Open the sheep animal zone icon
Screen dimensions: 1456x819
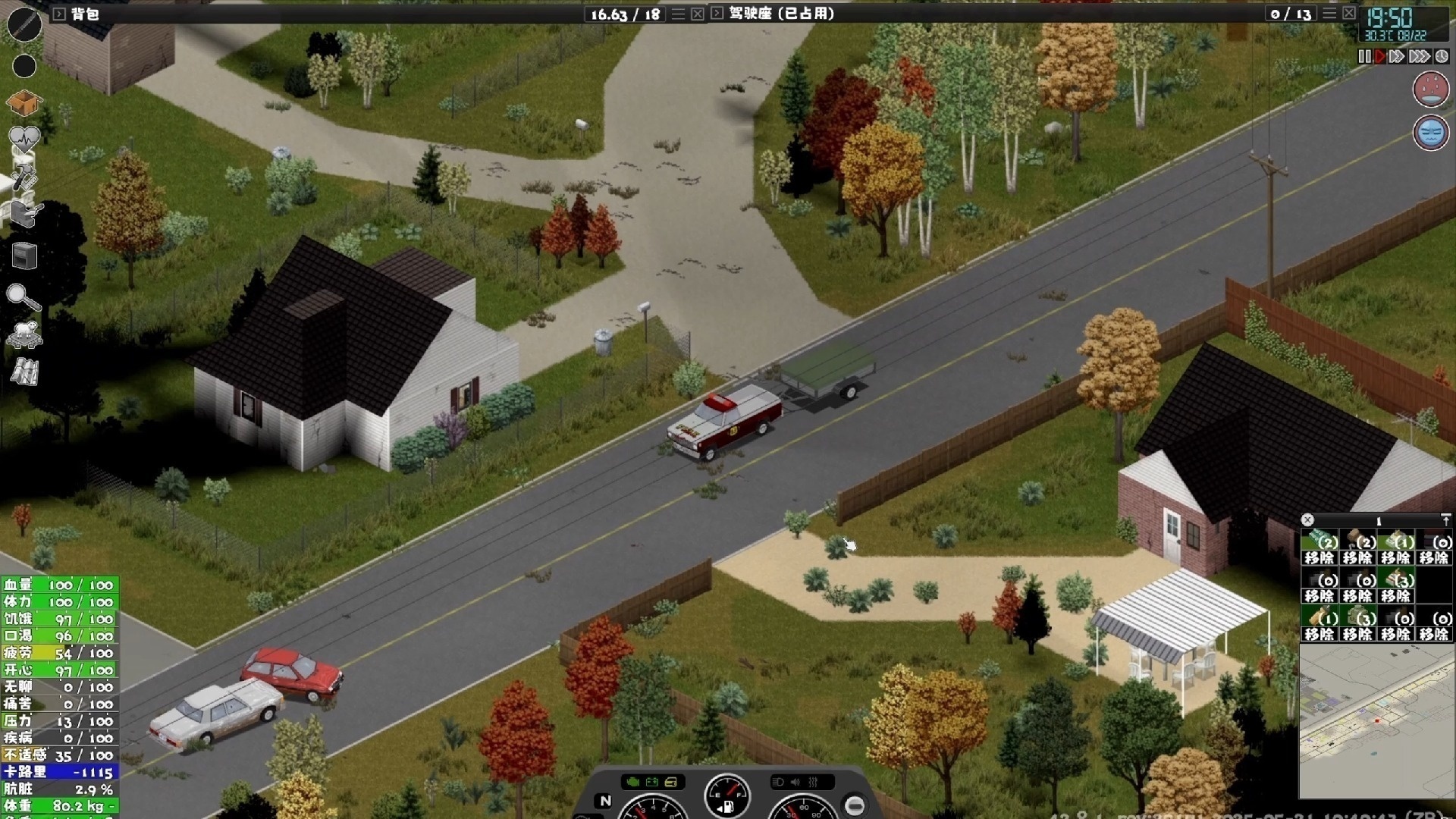pos(24,334)
